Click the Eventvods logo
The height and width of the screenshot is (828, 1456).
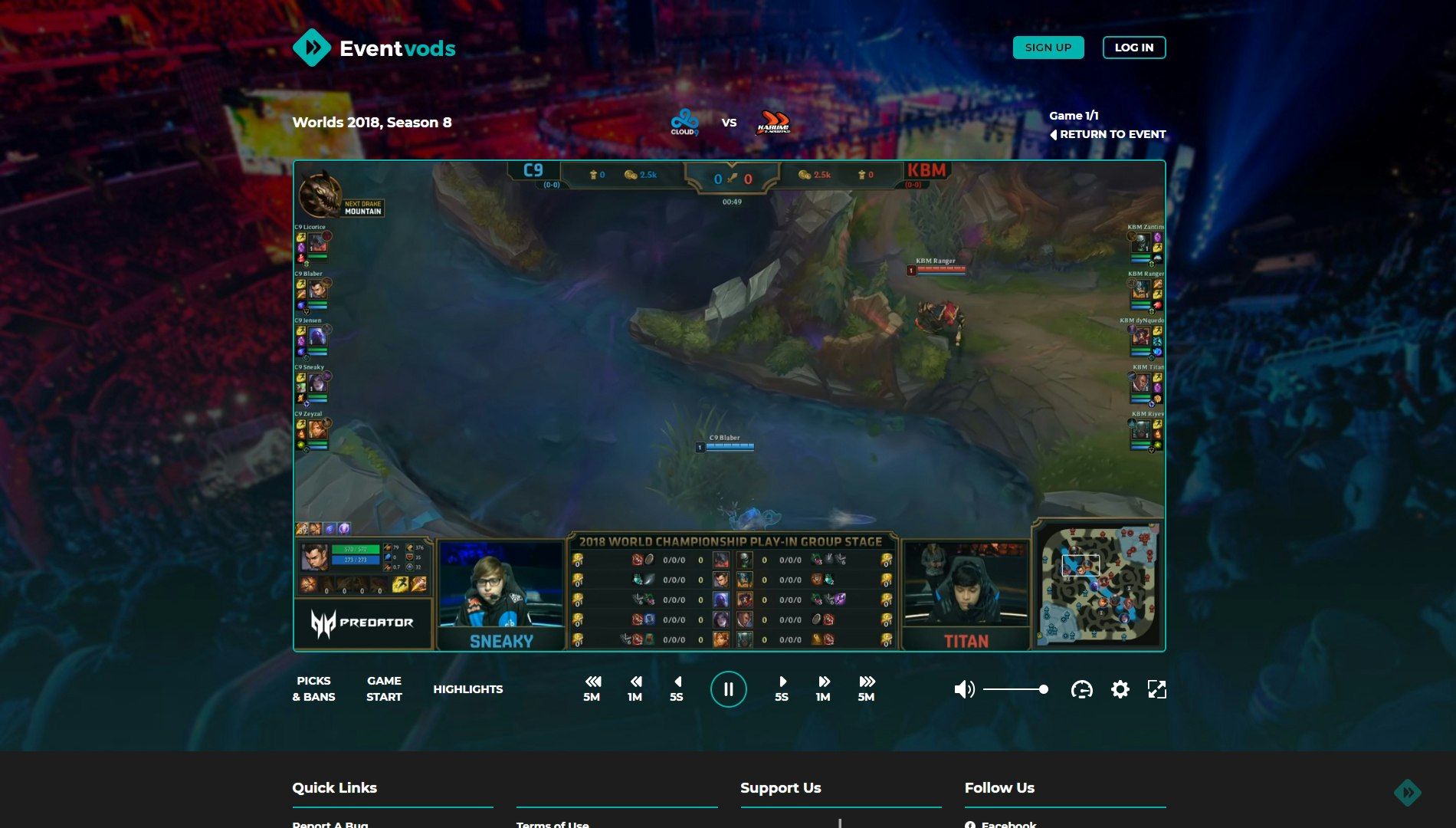tap(375, 47)
